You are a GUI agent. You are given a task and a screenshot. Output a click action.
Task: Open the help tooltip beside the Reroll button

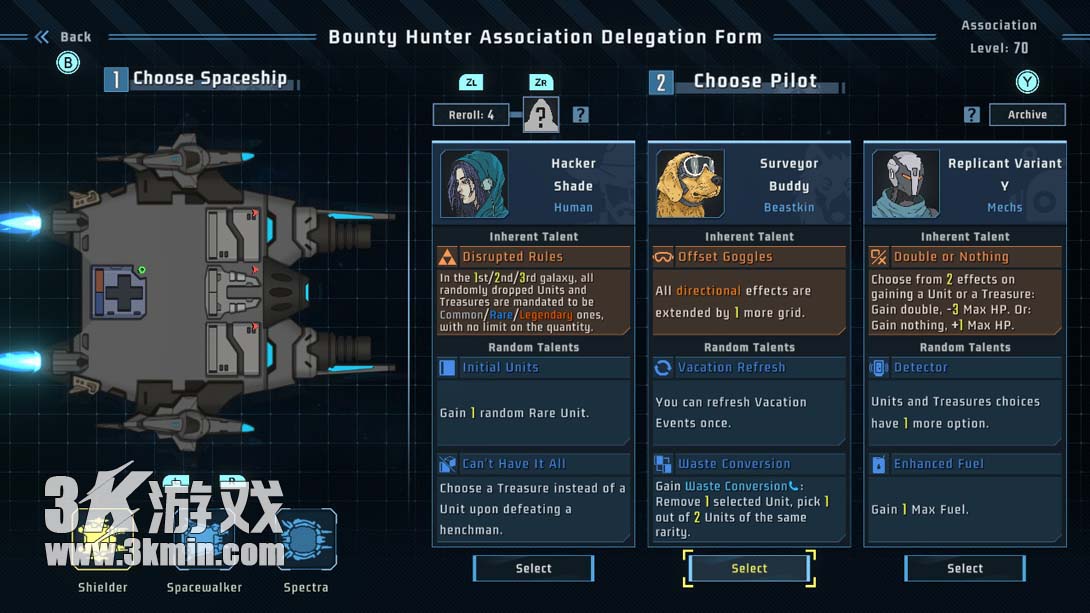(580, 115)
